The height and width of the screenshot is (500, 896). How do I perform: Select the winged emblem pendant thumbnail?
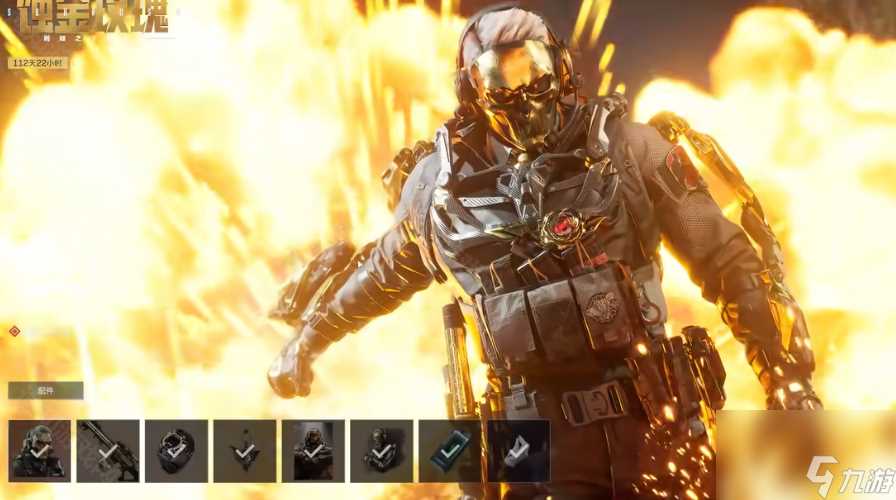point(244,451)
